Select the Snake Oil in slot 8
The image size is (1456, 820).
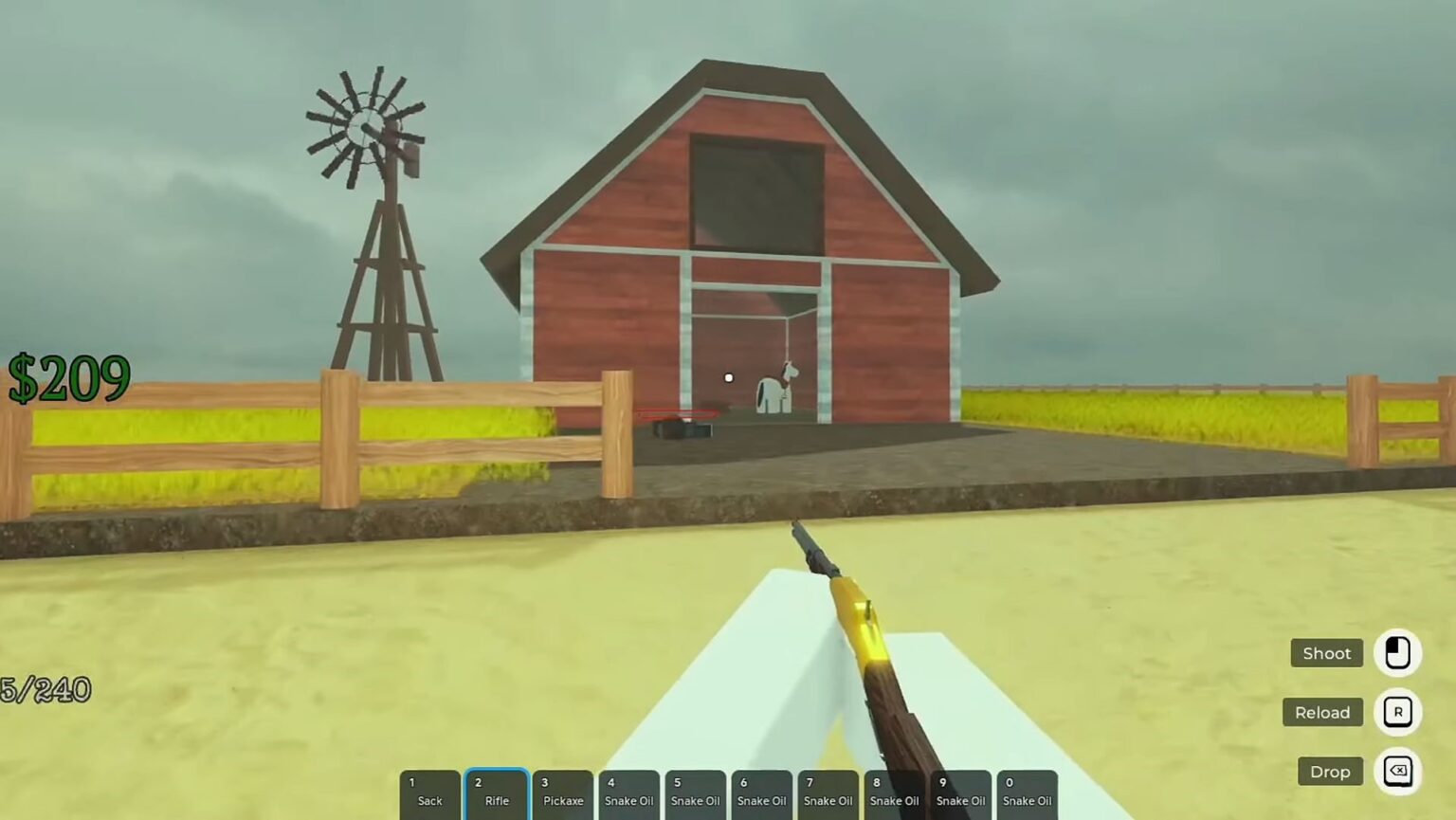(894, 793)
